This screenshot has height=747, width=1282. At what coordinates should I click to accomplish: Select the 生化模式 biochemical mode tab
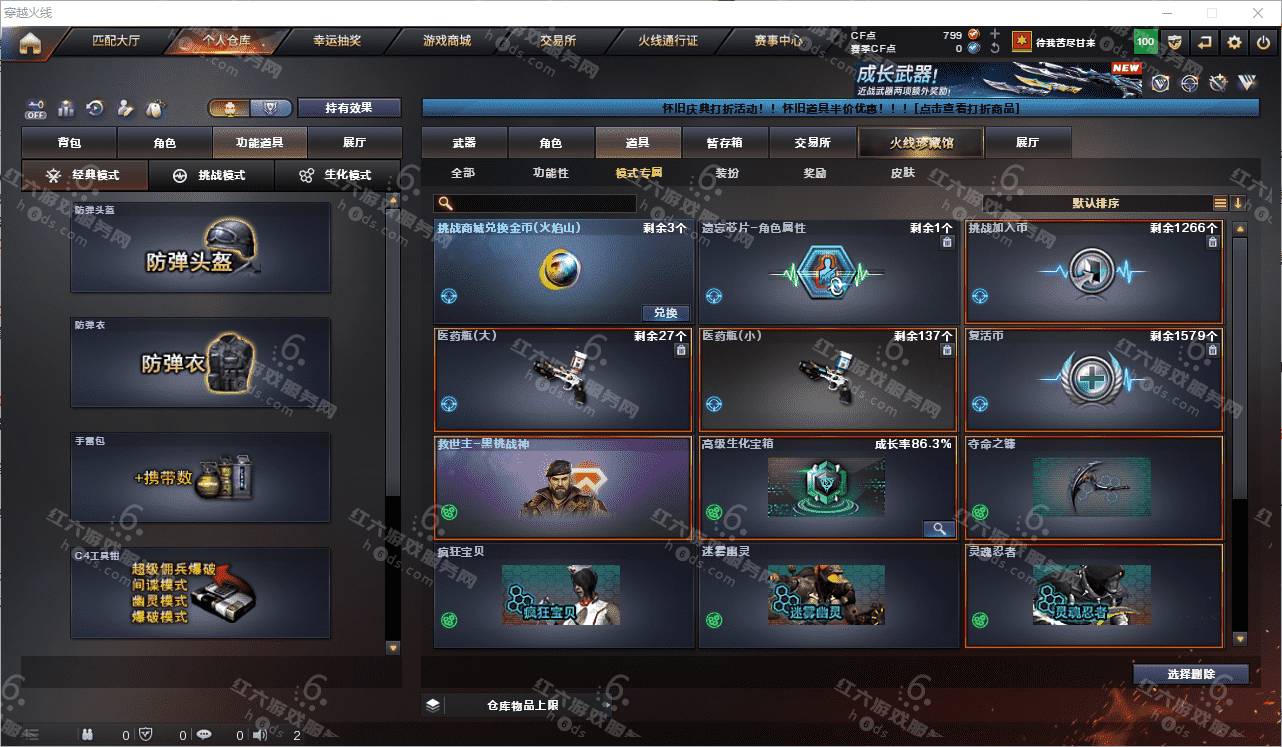pyautogui.click(x=336, y=175)
